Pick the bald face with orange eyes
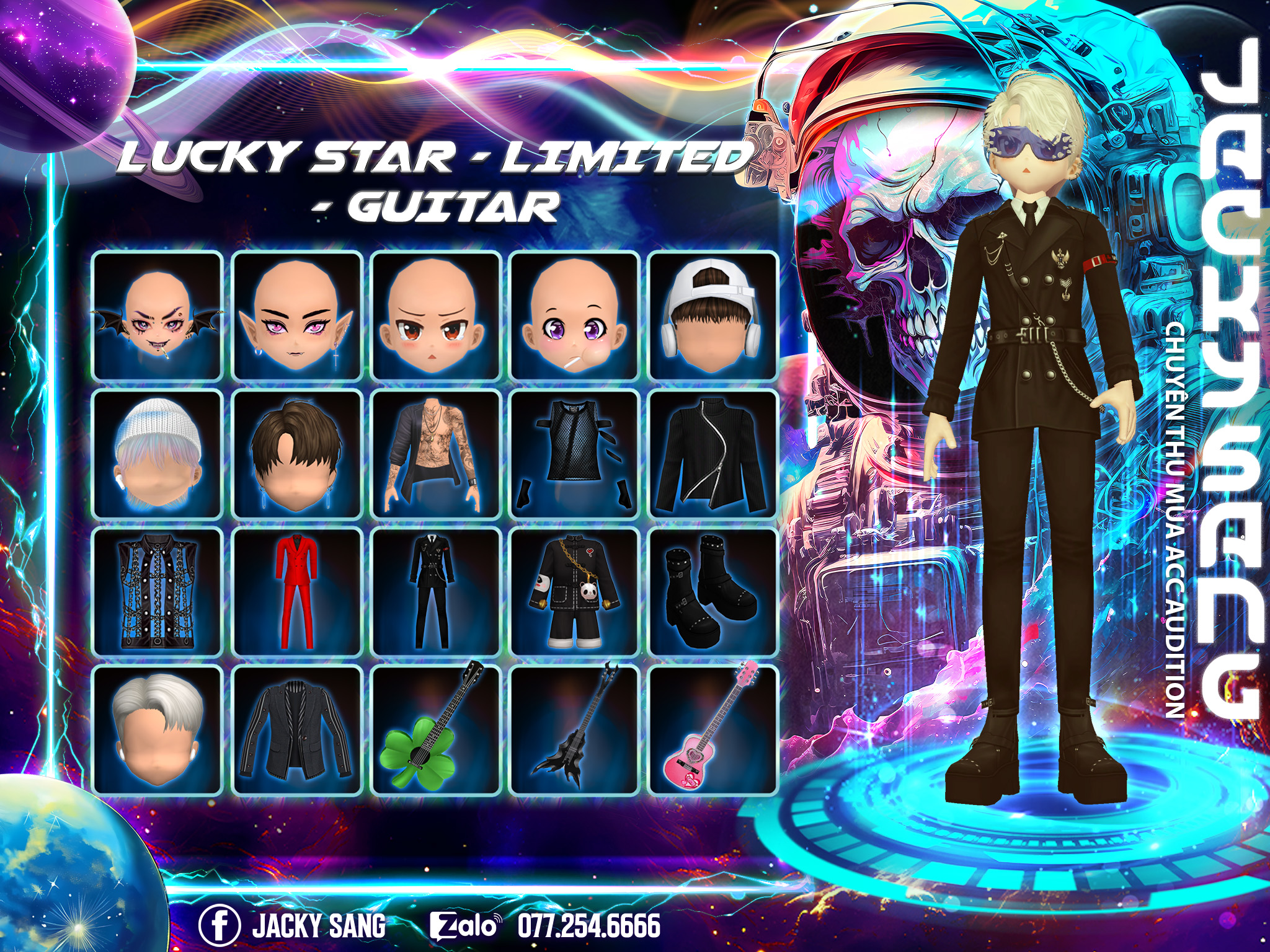 click(435, 317)
